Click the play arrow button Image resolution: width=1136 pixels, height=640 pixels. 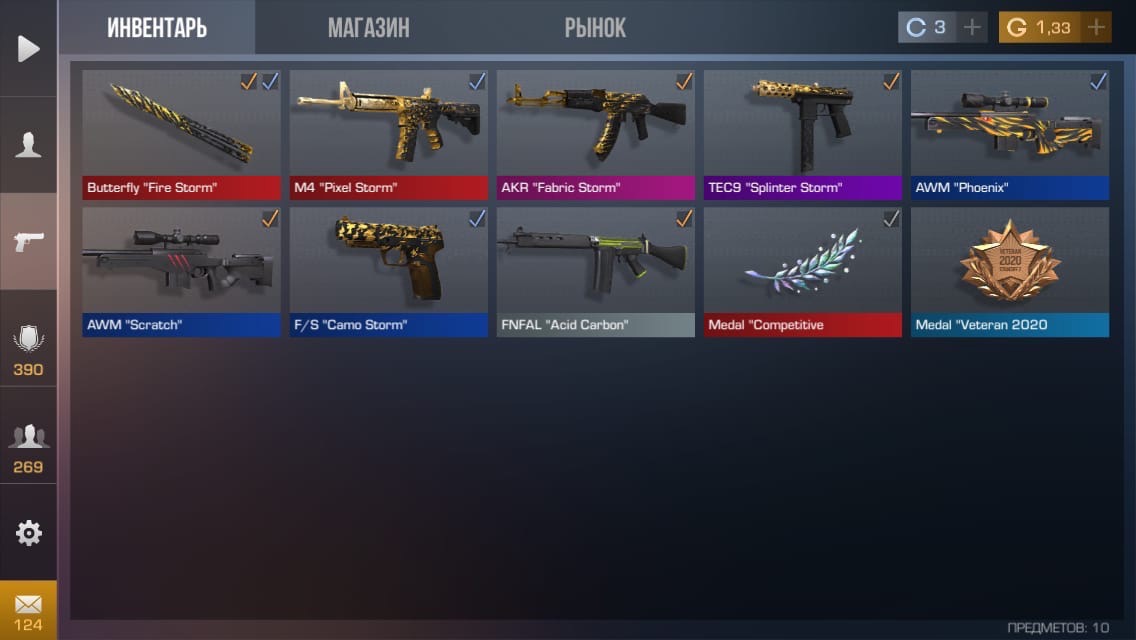click(28, 48)
